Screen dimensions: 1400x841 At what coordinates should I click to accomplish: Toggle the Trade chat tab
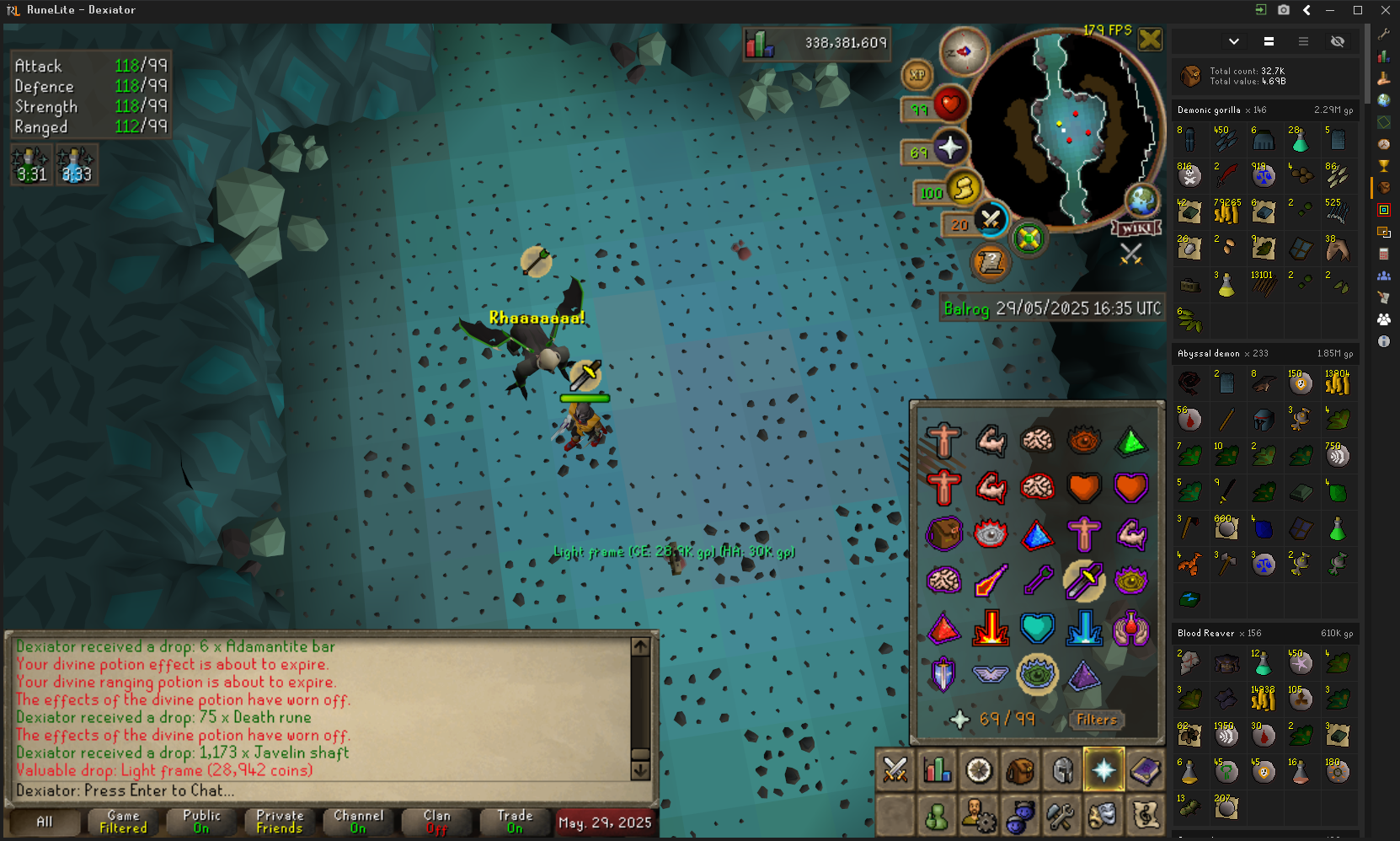515,822
